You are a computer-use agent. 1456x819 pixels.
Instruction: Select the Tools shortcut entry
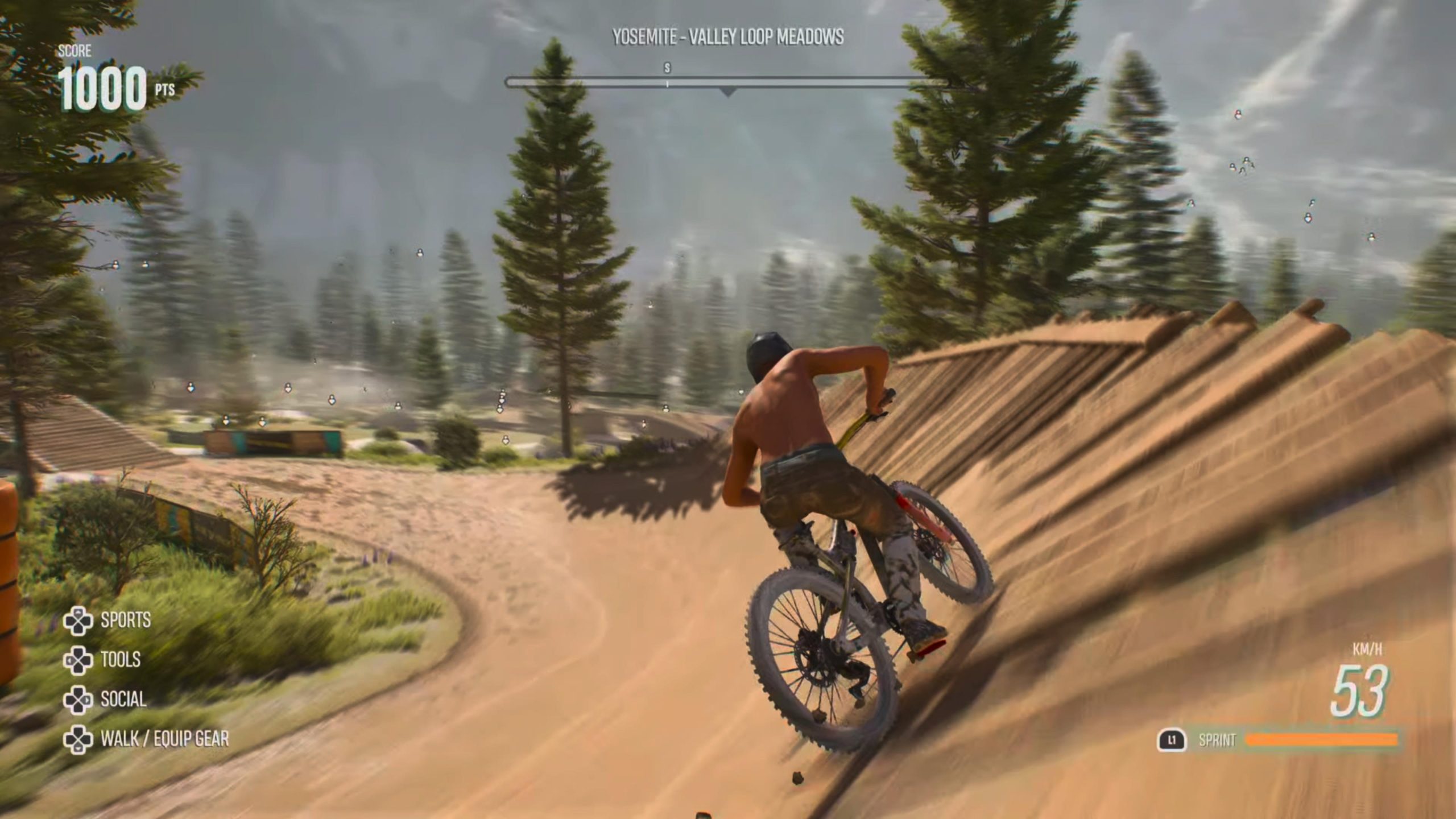(x=104, y=660)
